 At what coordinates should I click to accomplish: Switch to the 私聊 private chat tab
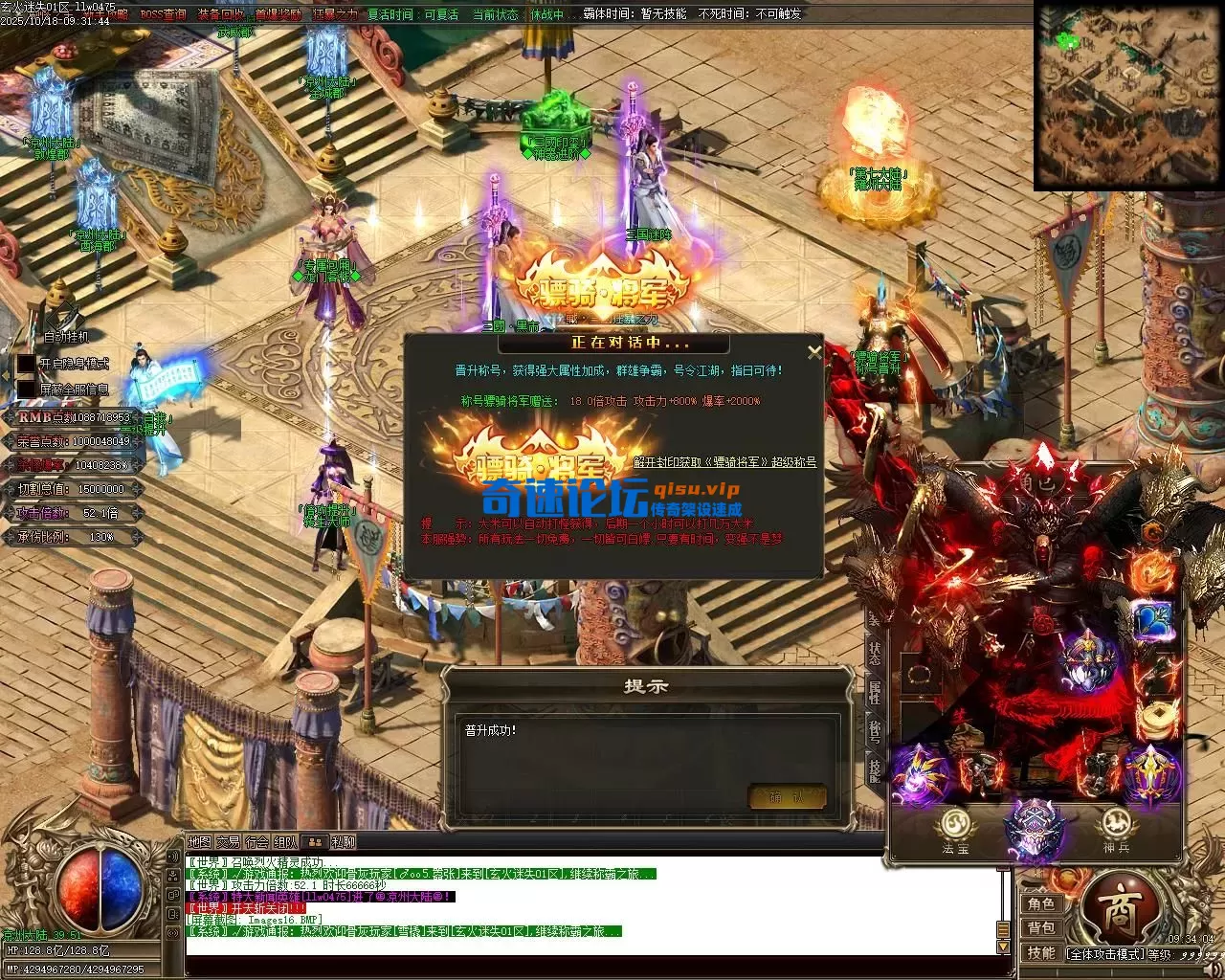click(x=343, y=842)
